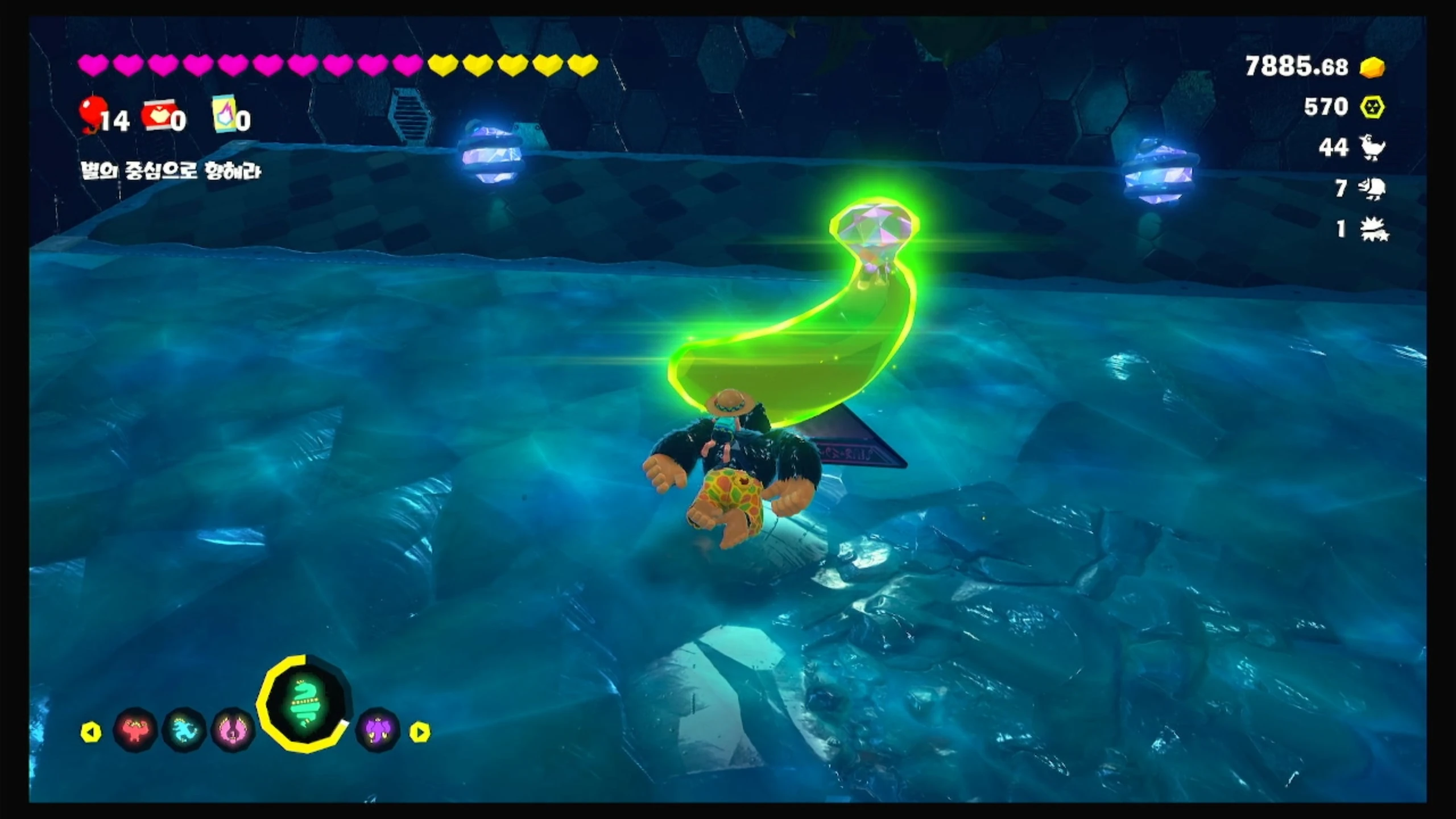
Task: Click the yellow hexagonal chip icon
Action: coord(1372,107)
